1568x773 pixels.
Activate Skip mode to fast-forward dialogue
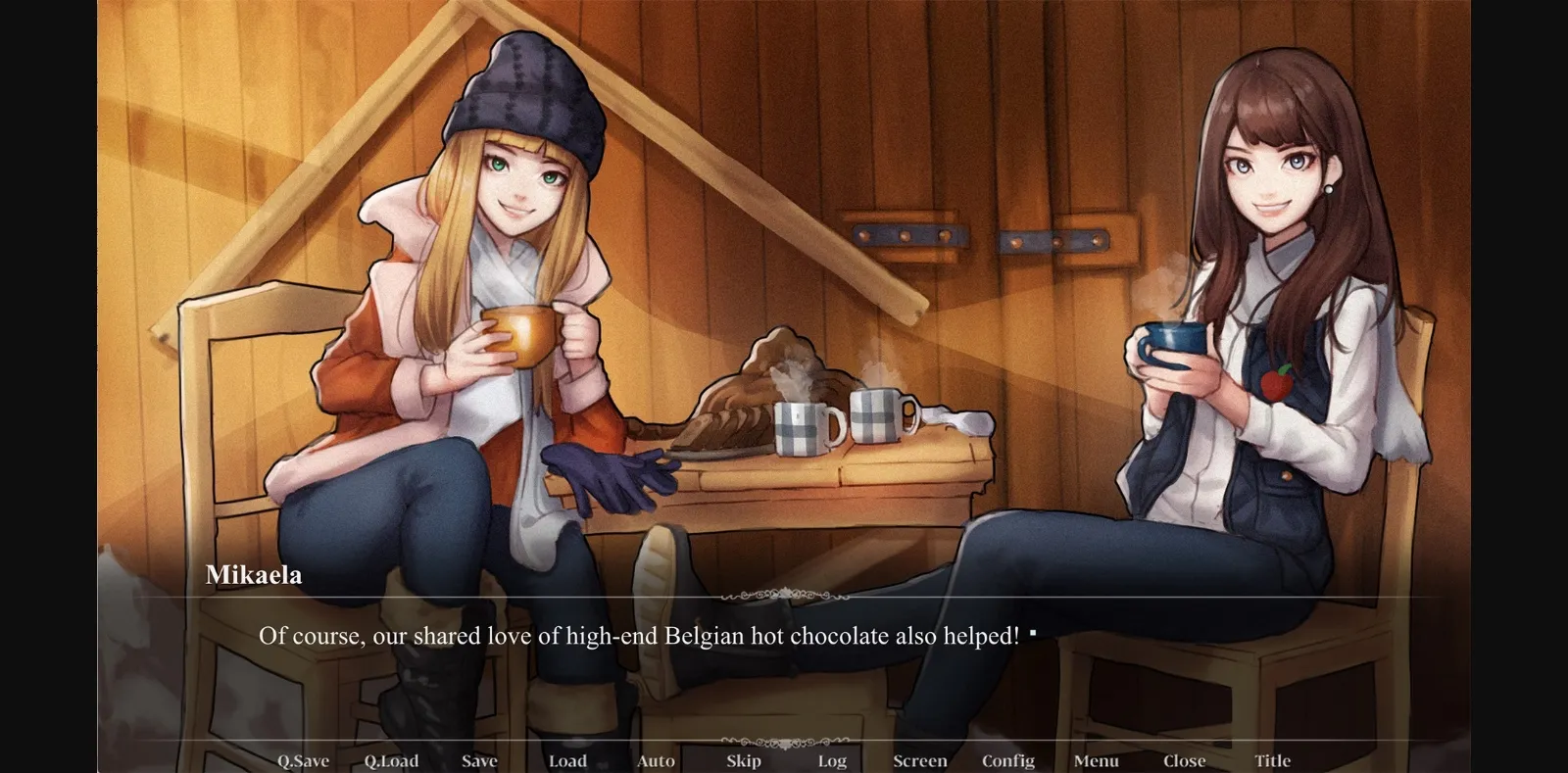click(743, 760)
